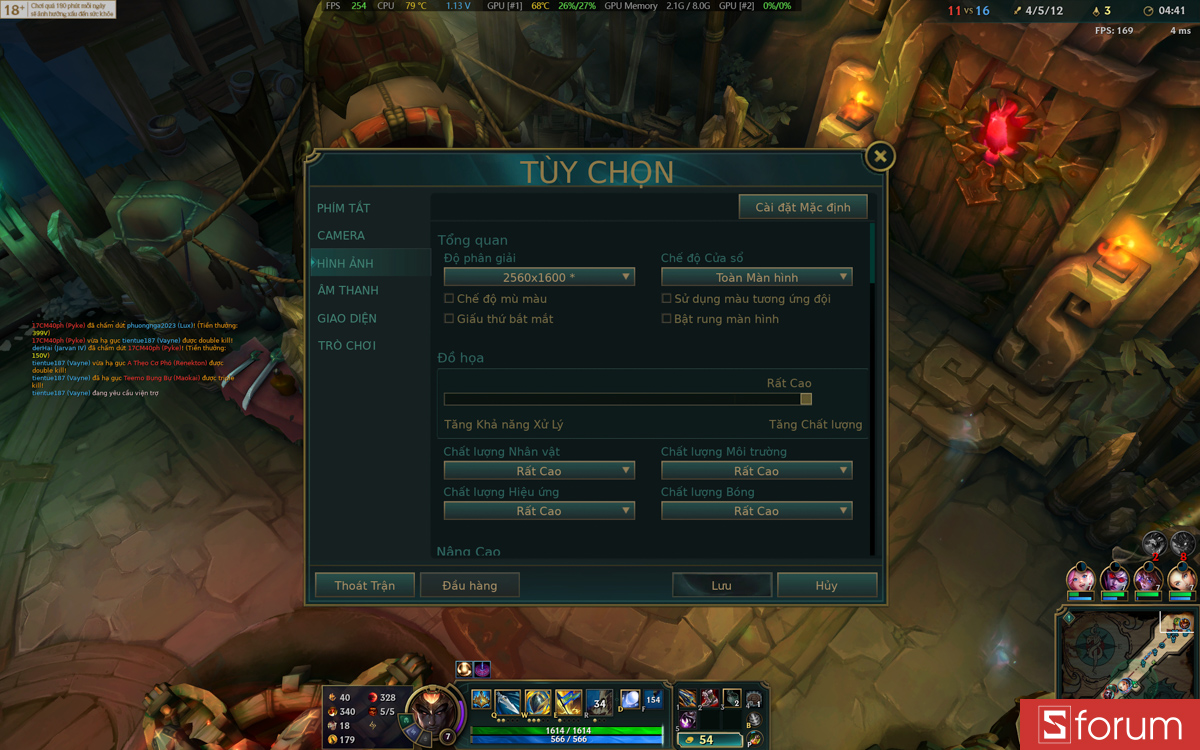Screen dimensions: 1200x750
Task: Choose the Thoát Trận button
Action: pos(365,585)
